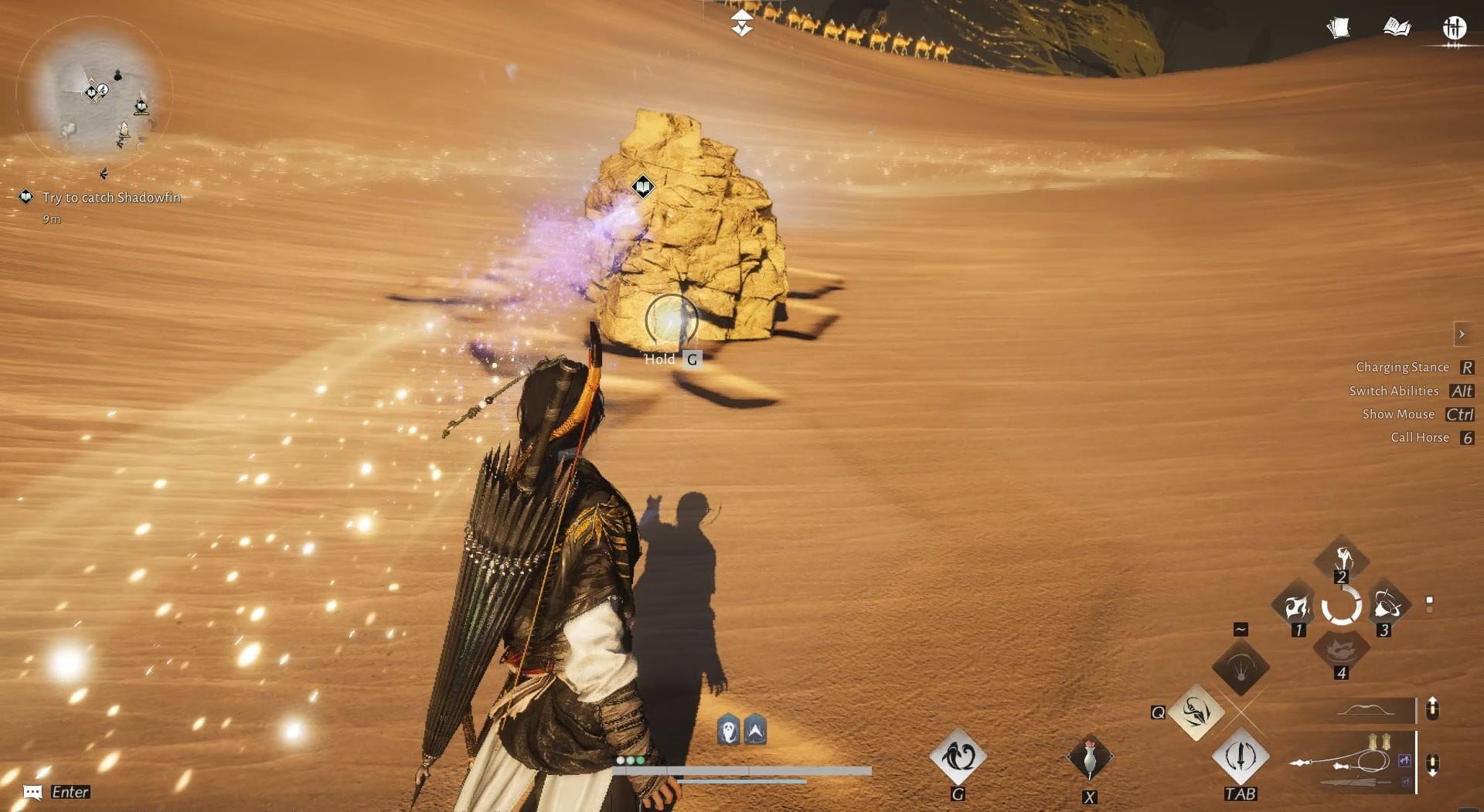Expand the collapsed panel via right-edge chevron
Screen dimensions: 1484x812
(1463, 334)
